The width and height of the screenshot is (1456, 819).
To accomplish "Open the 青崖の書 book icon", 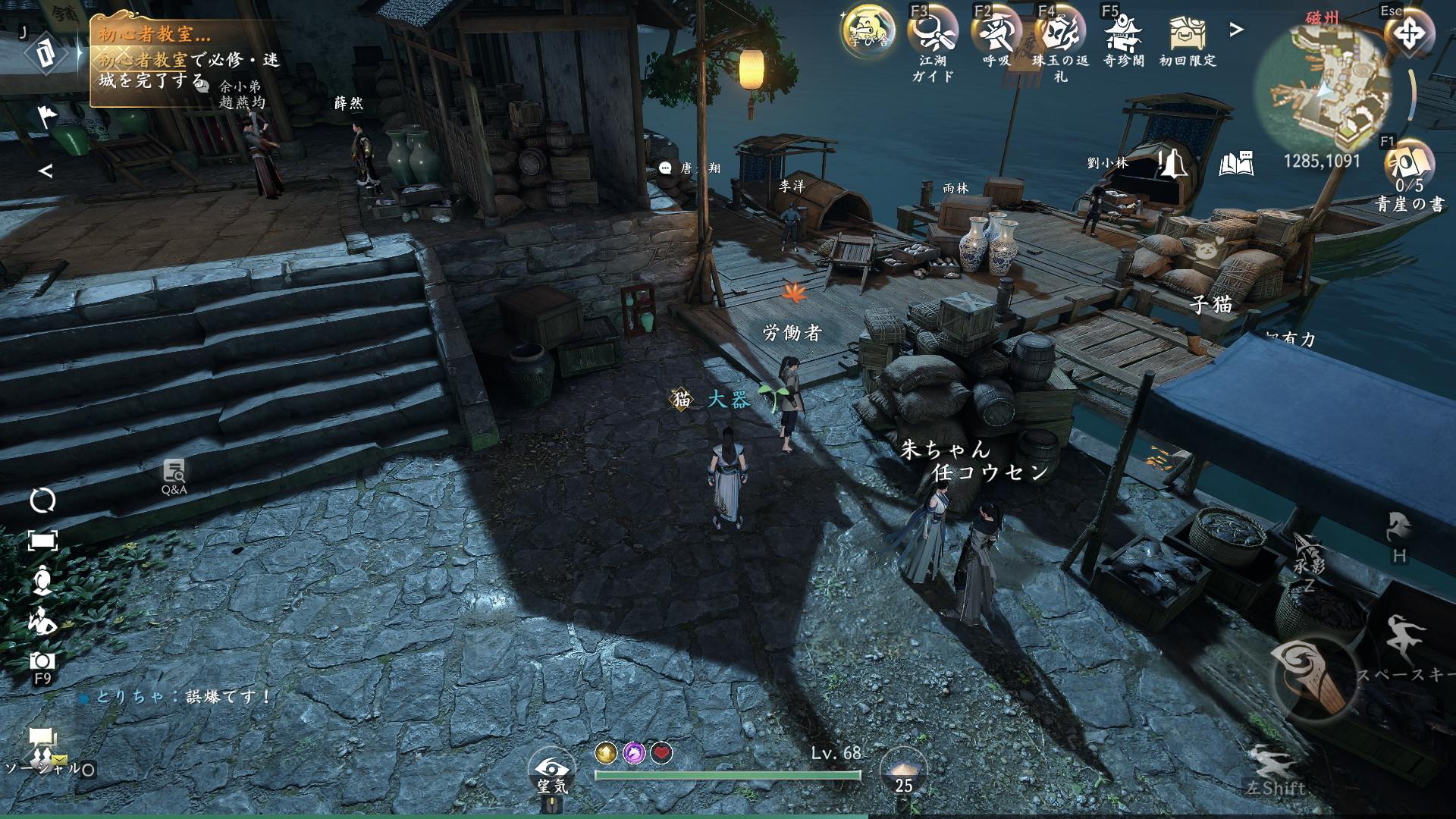I will [x=1410, y=163].
